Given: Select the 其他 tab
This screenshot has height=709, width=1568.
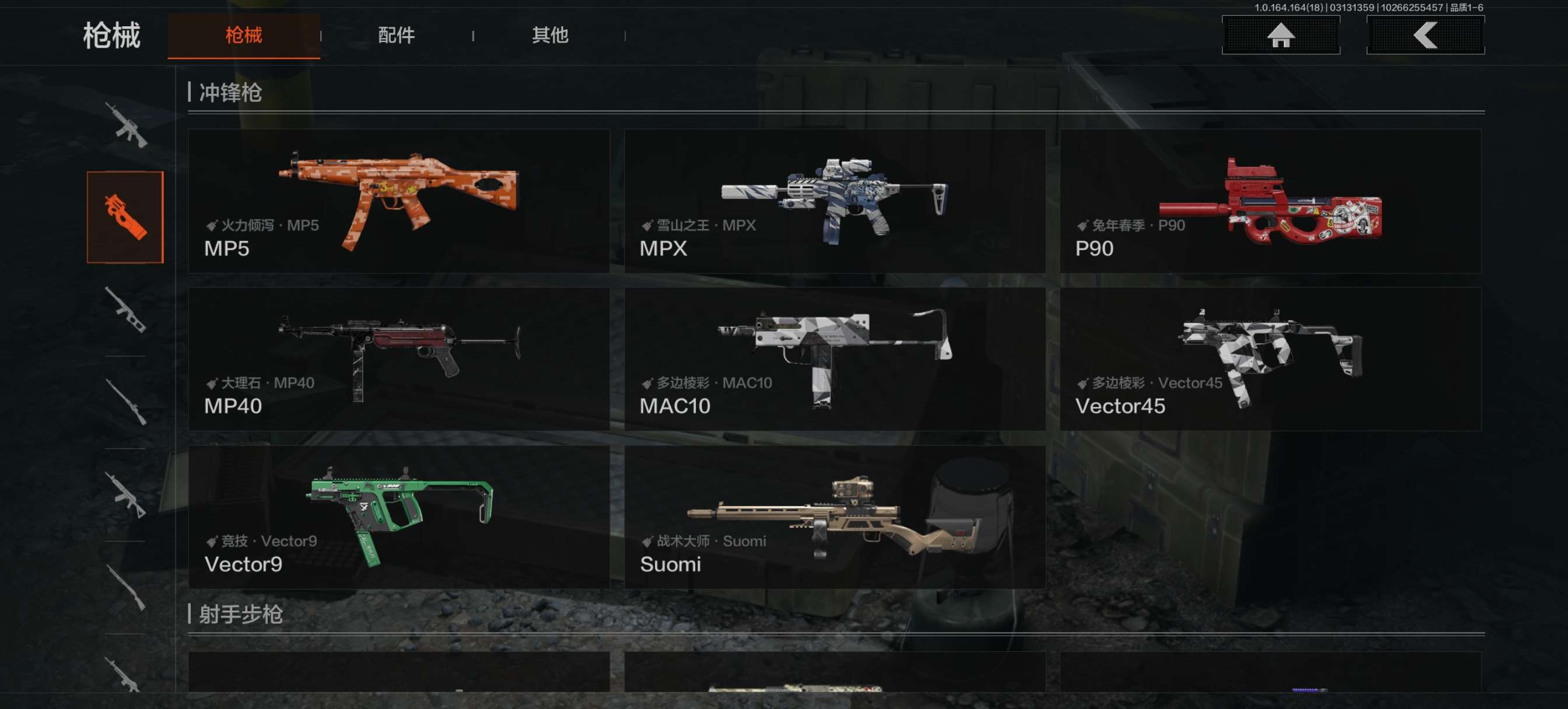Looking at the screenshot, I should click(x=549, y=36).
